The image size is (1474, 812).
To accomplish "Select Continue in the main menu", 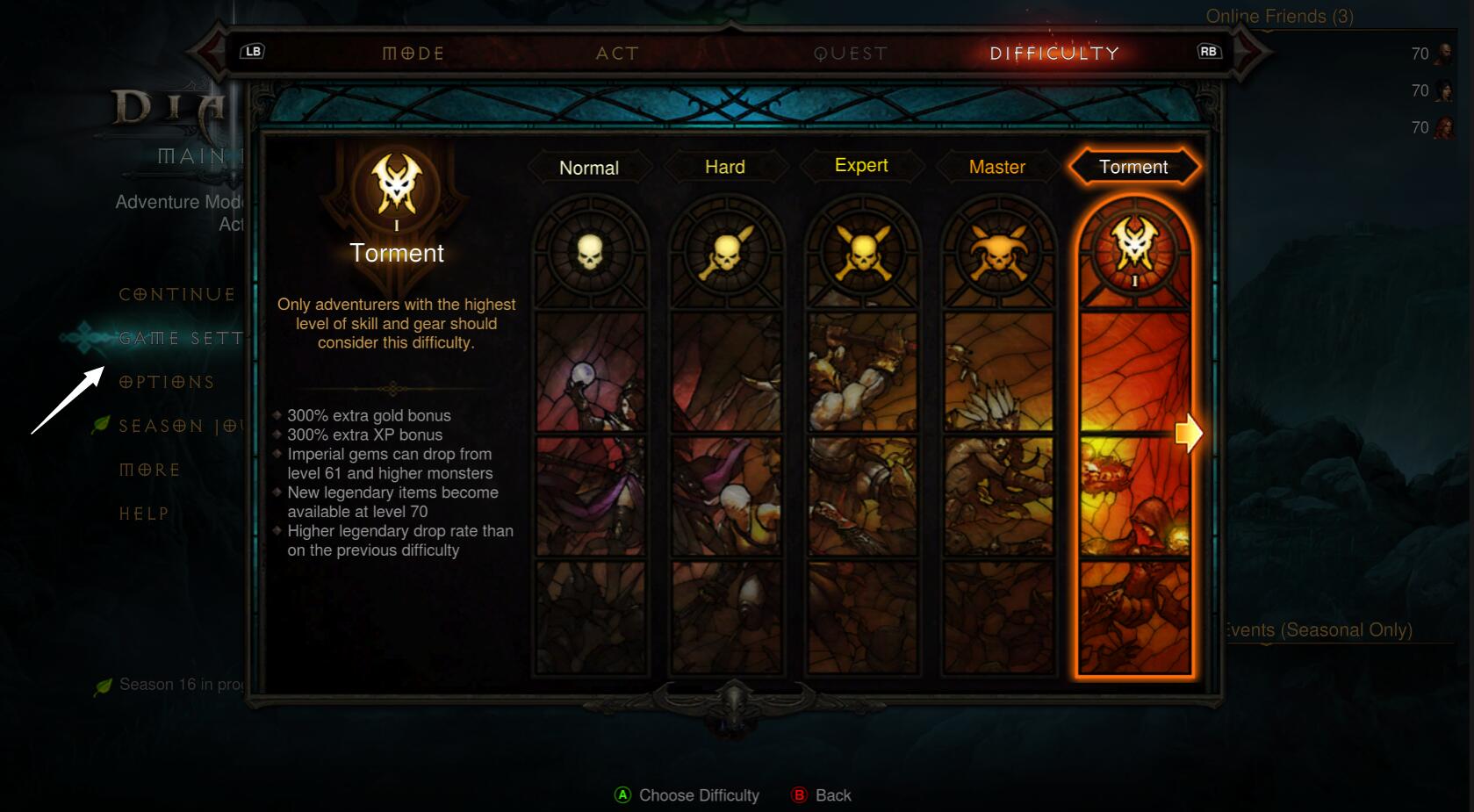I will click(177, 295).
